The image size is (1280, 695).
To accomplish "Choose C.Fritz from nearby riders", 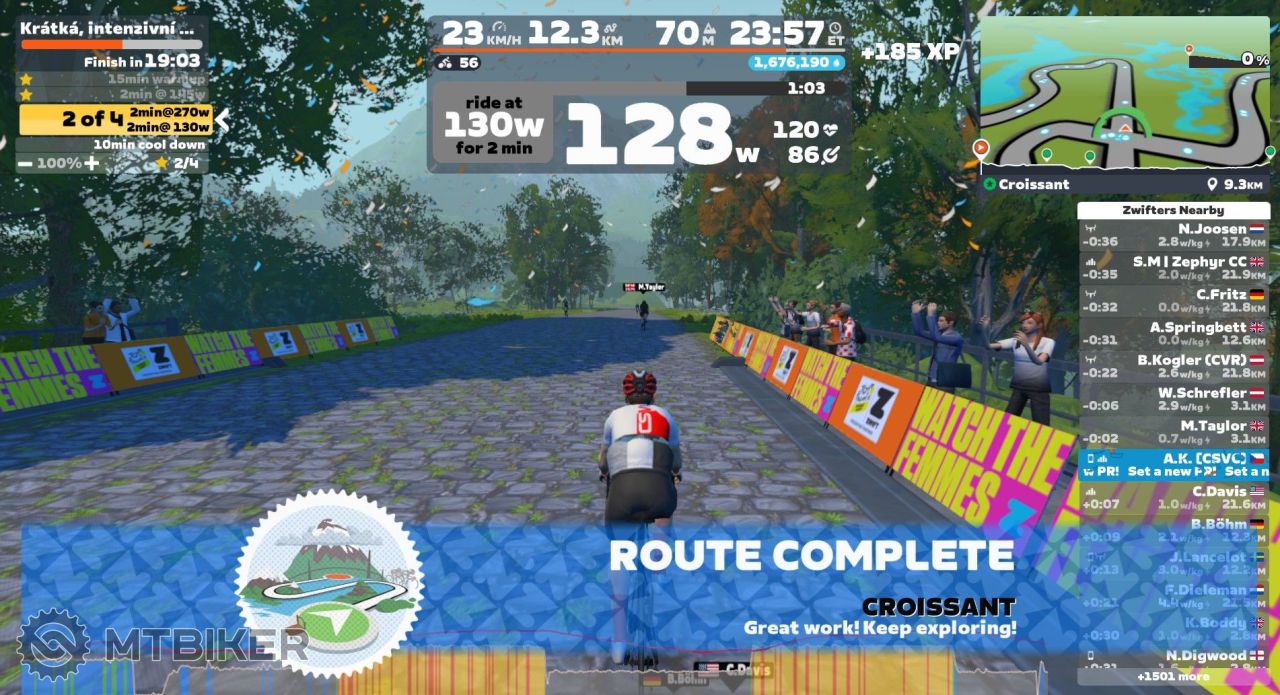I will [x=1173, y=301].
